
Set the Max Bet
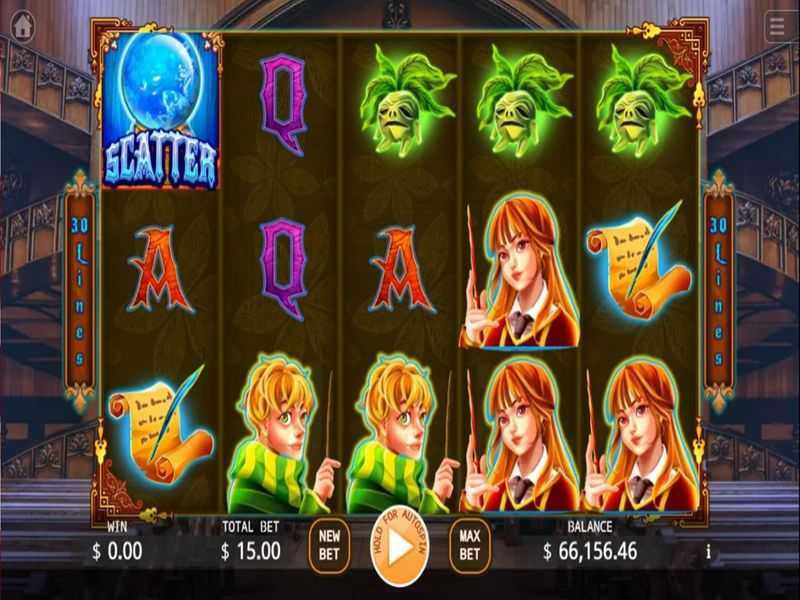[469, 544]
